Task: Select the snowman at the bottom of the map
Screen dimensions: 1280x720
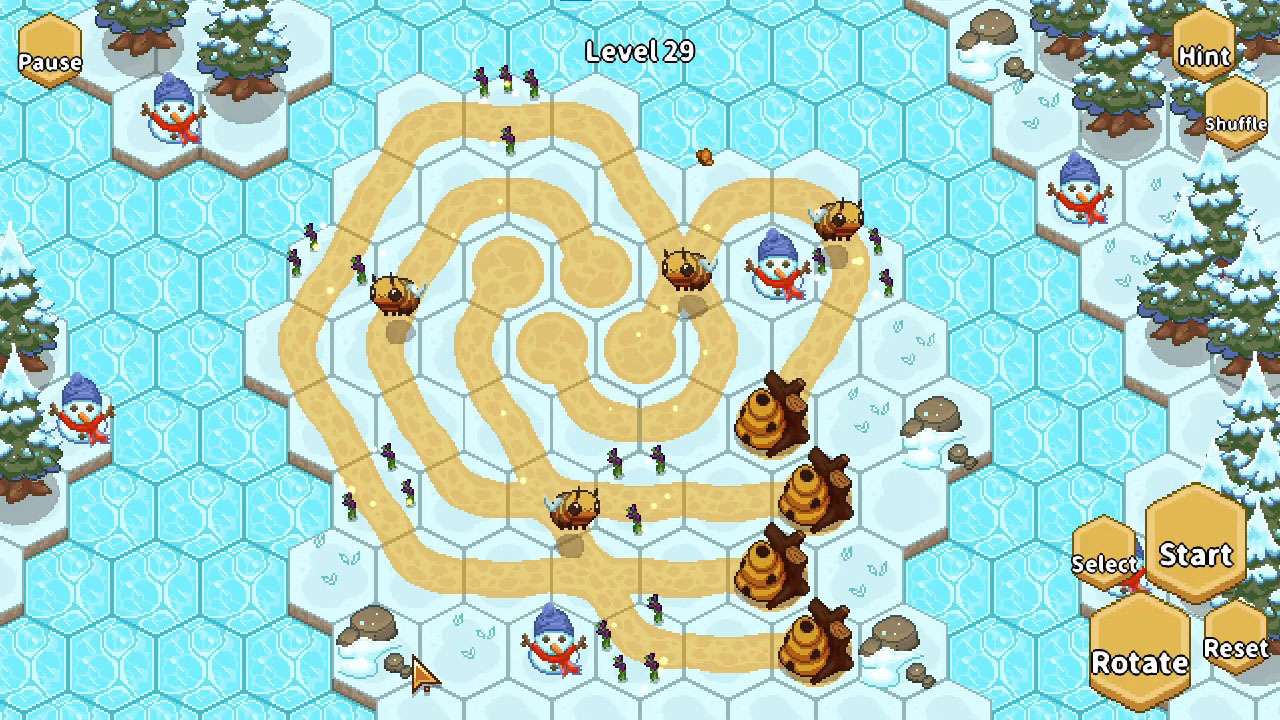Action: coord(551,645)
